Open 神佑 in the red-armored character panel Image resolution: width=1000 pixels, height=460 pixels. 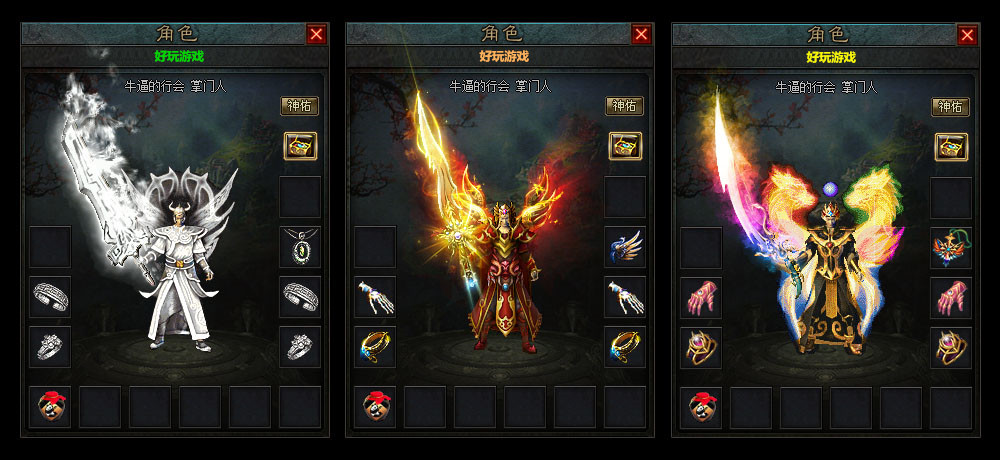624,106
